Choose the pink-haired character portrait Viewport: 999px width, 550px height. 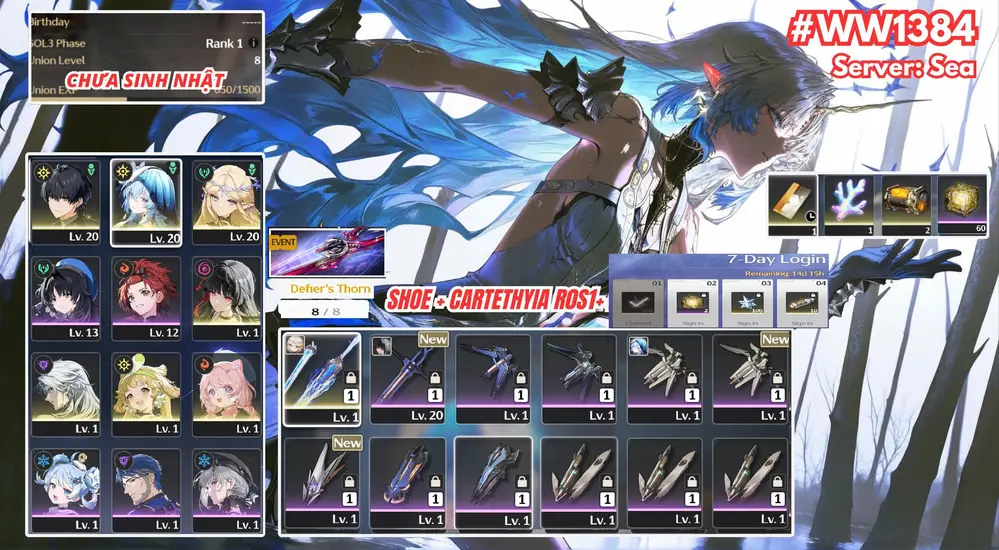(x=228, y=391)
